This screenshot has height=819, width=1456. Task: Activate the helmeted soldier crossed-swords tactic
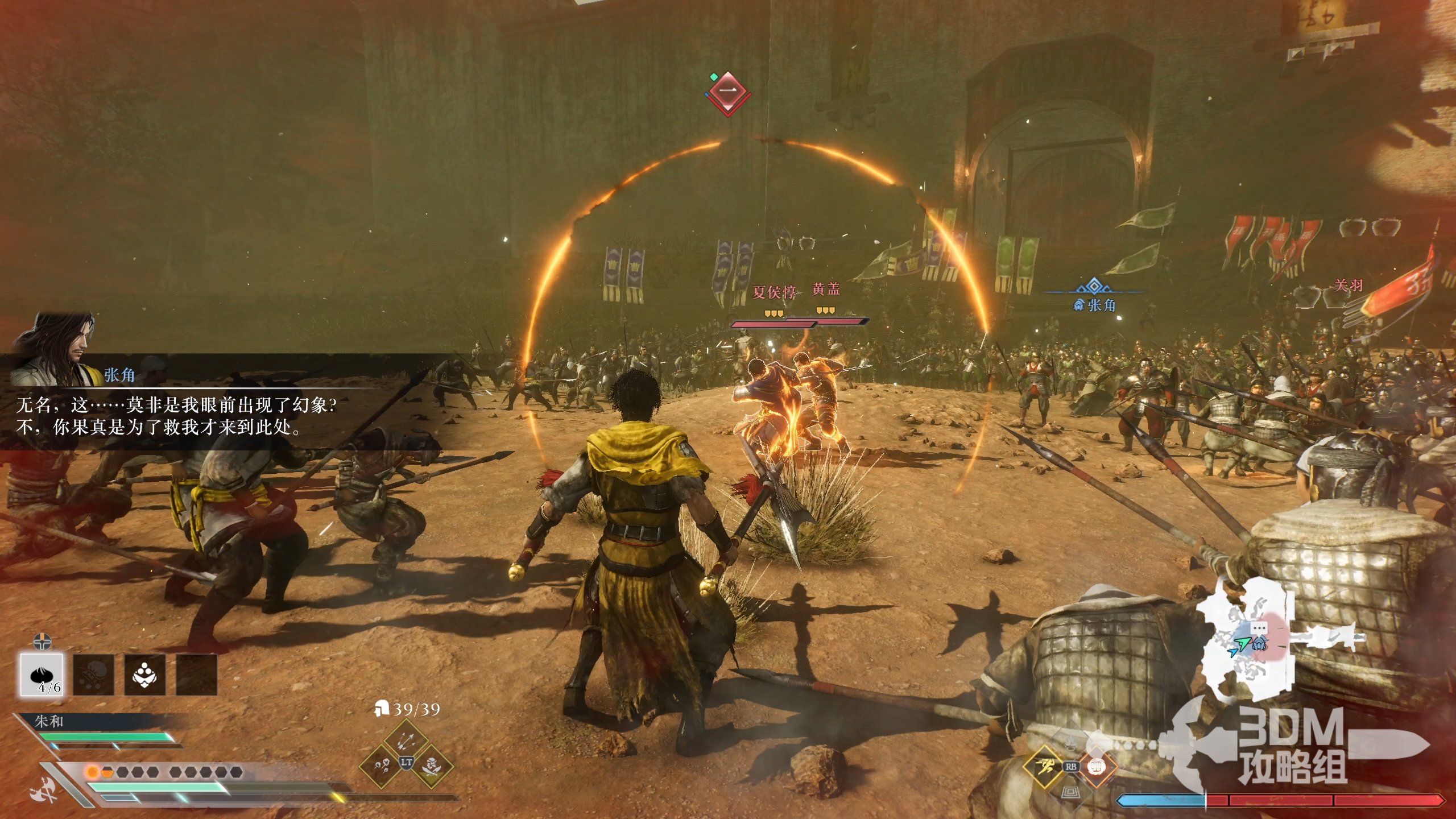point(431,764)
